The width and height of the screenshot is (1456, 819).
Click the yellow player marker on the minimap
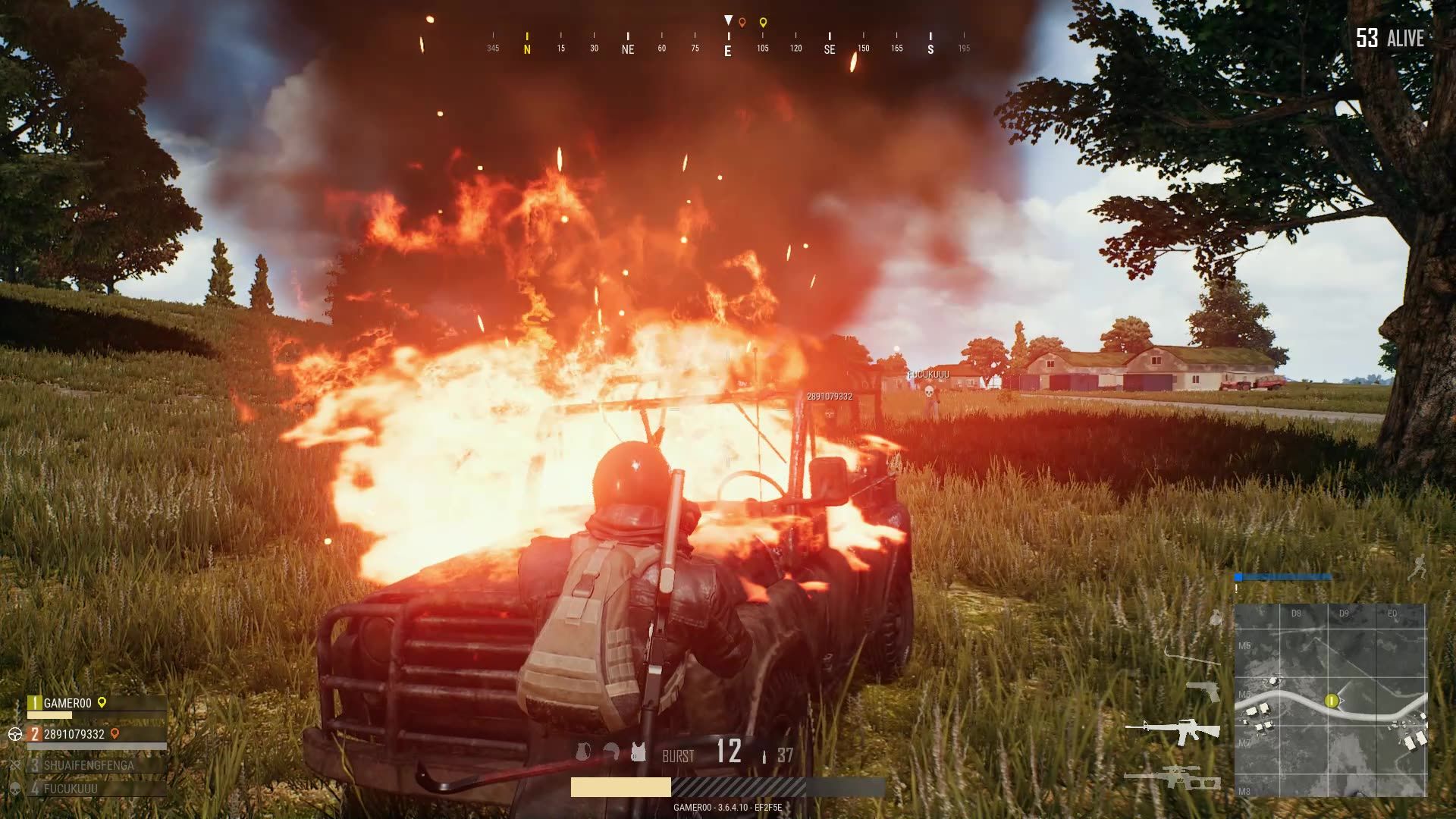click(1332, 701)
